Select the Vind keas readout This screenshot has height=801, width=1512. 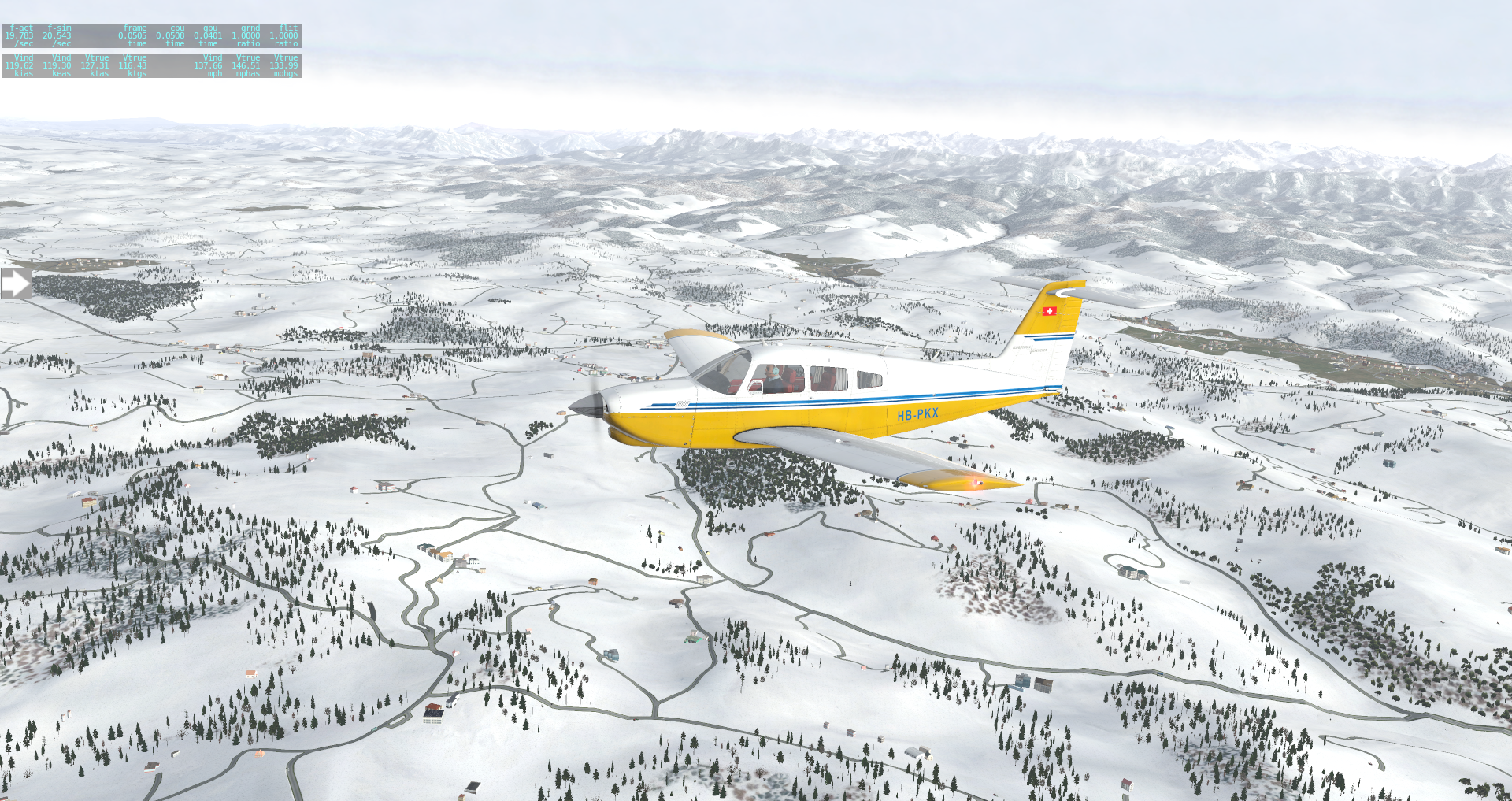[57, 66]
